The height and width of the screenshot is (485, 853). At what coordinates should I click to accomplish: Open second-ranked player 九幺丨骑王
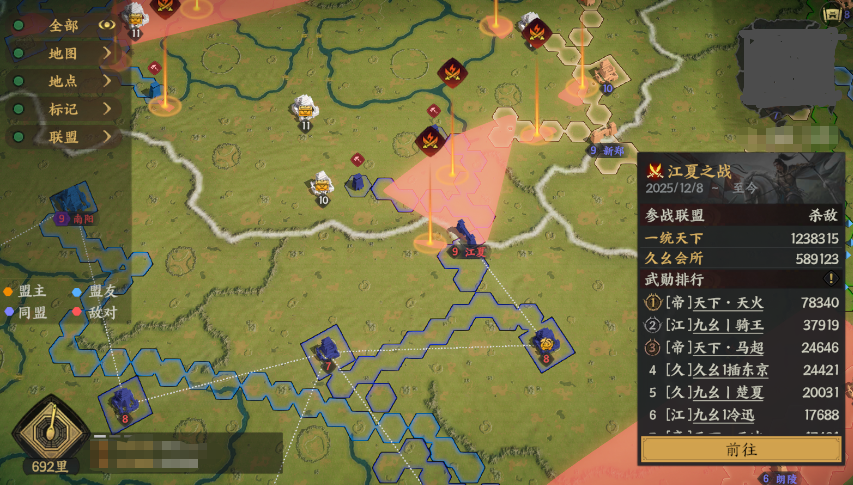click(x=741, y=325)
